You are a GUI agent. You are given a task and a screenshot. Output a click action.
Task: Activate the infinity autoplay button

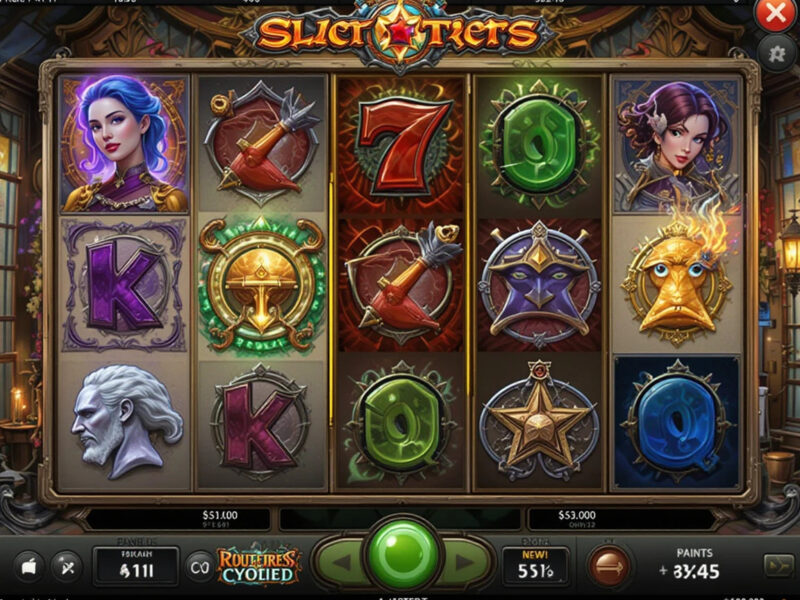coord(200,566)
